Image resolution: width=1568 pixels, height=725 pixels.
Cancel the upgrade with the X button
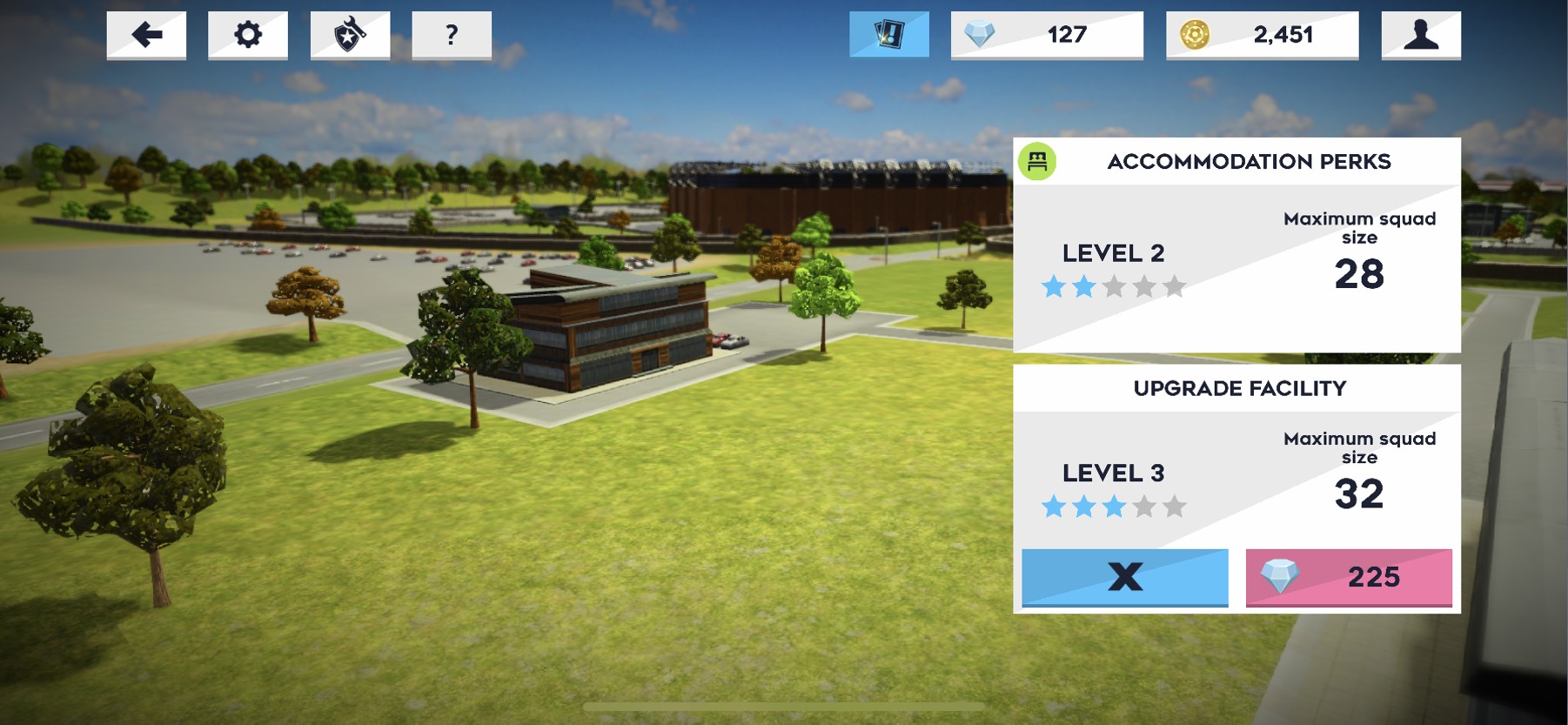click(x=1125, y=576)
